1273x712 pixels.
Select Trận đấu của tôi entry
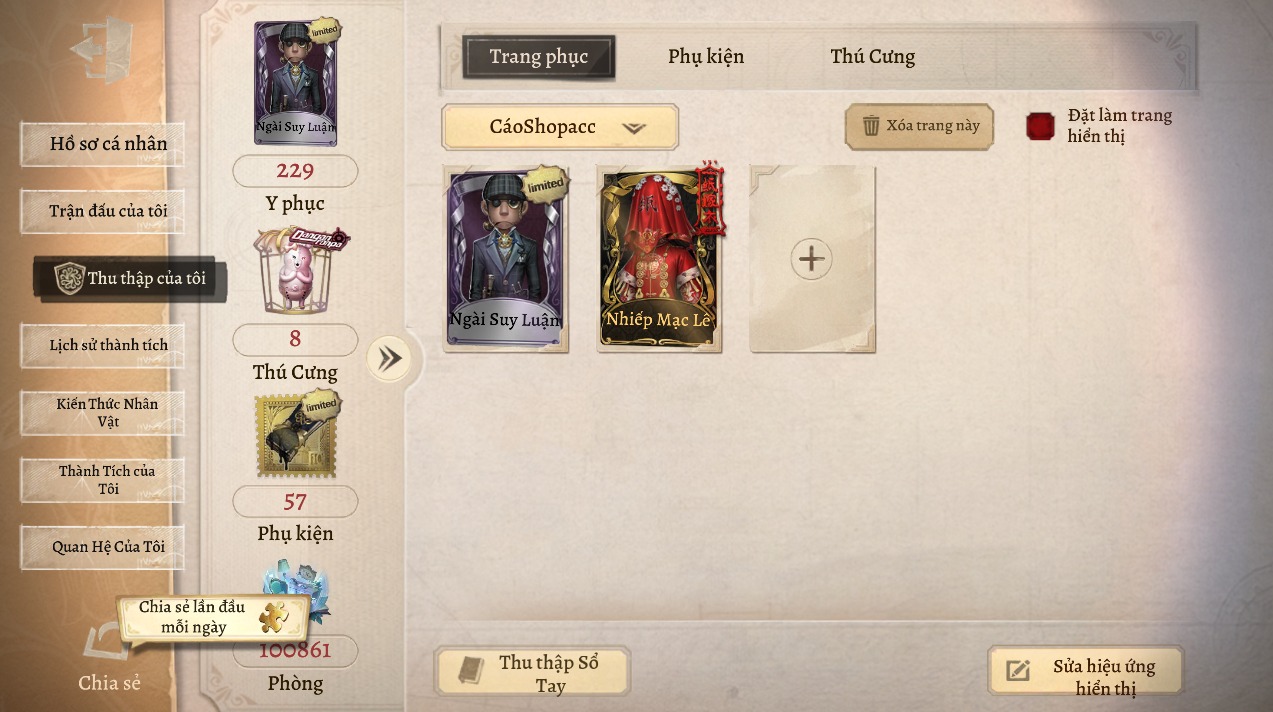pos(103,211)
